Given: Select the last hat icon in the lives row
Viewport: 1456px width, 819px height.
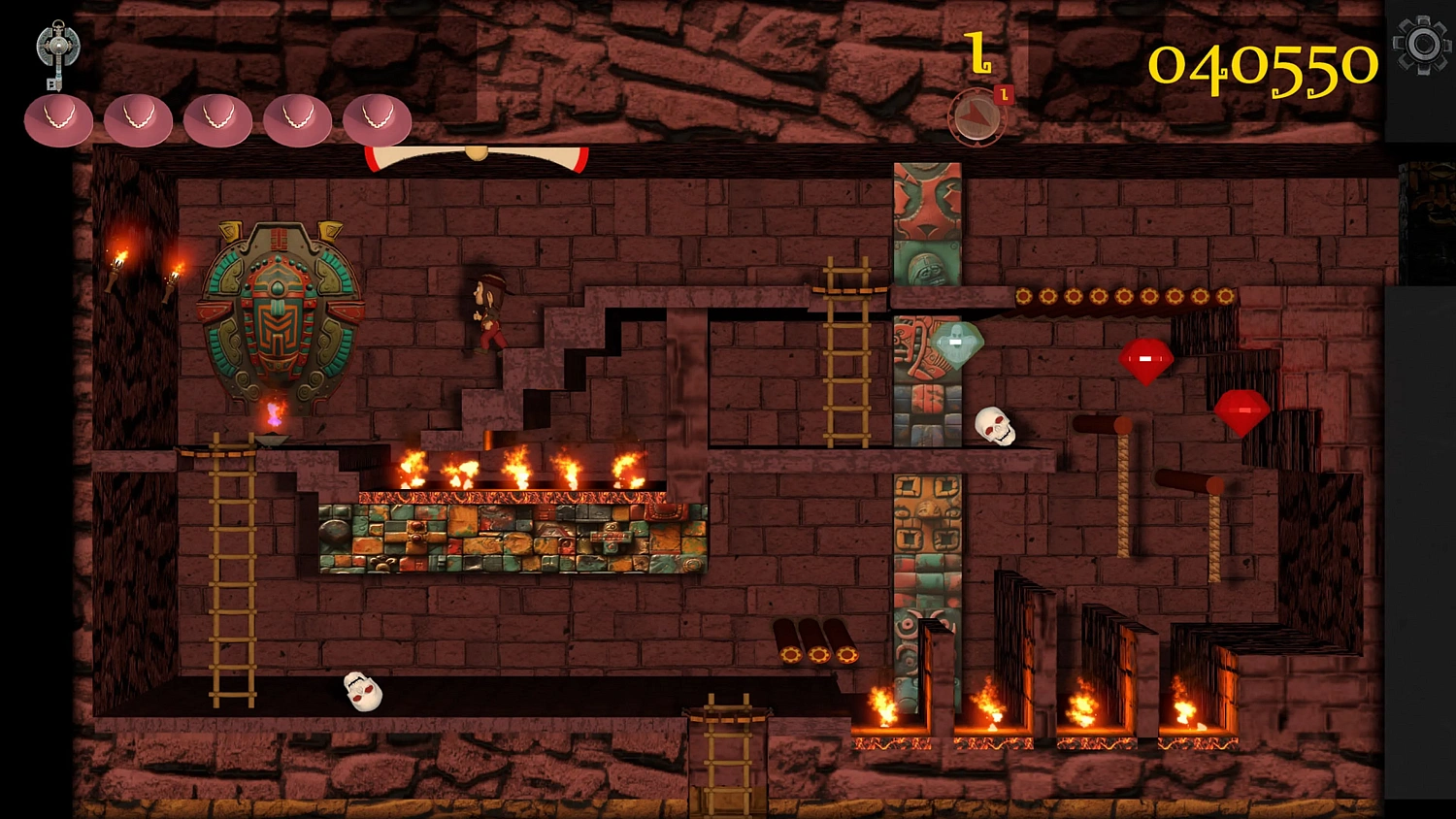Looking at the screenshot, I should (377, 118).
